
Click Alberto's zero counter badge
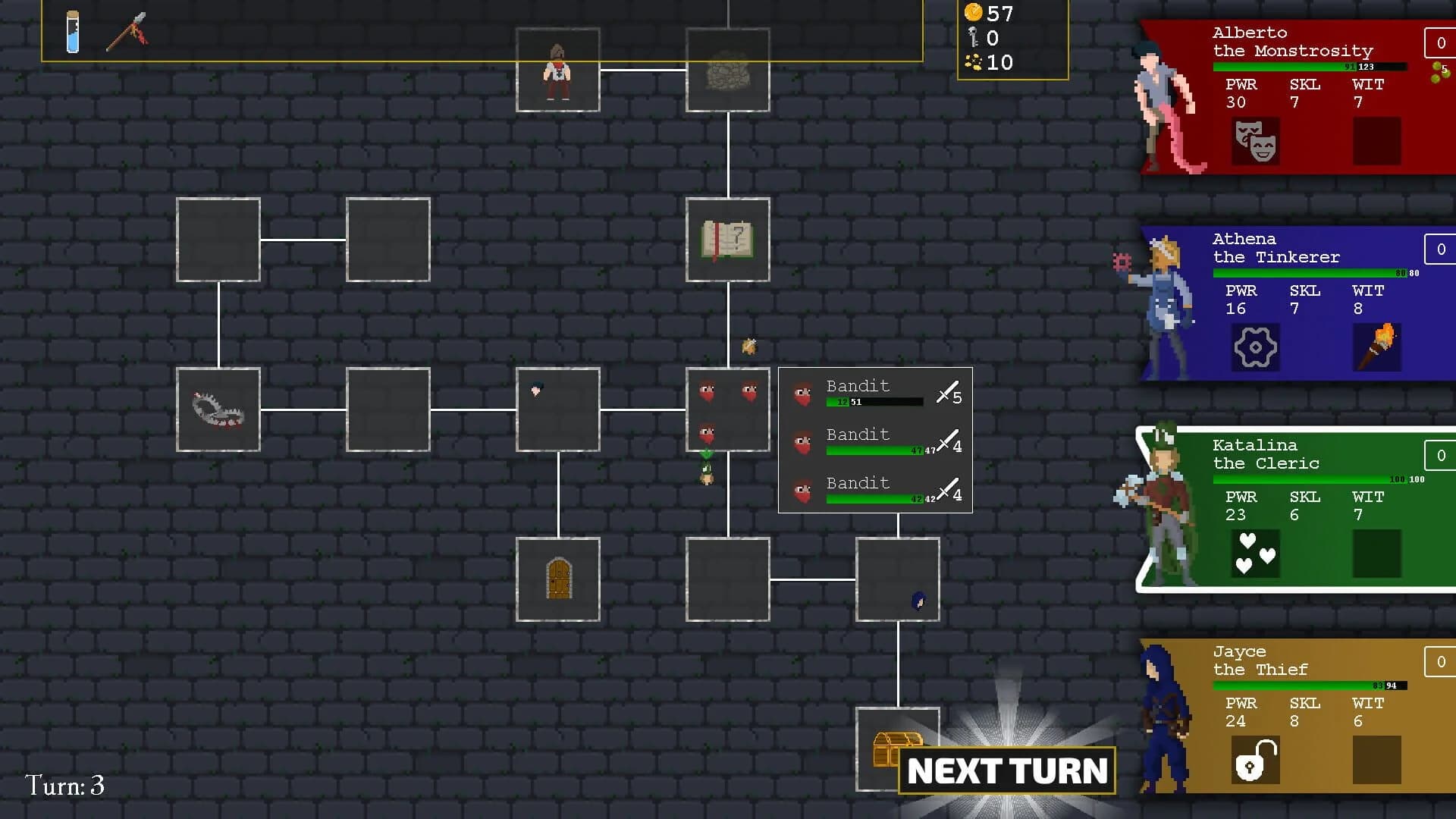1440,43
